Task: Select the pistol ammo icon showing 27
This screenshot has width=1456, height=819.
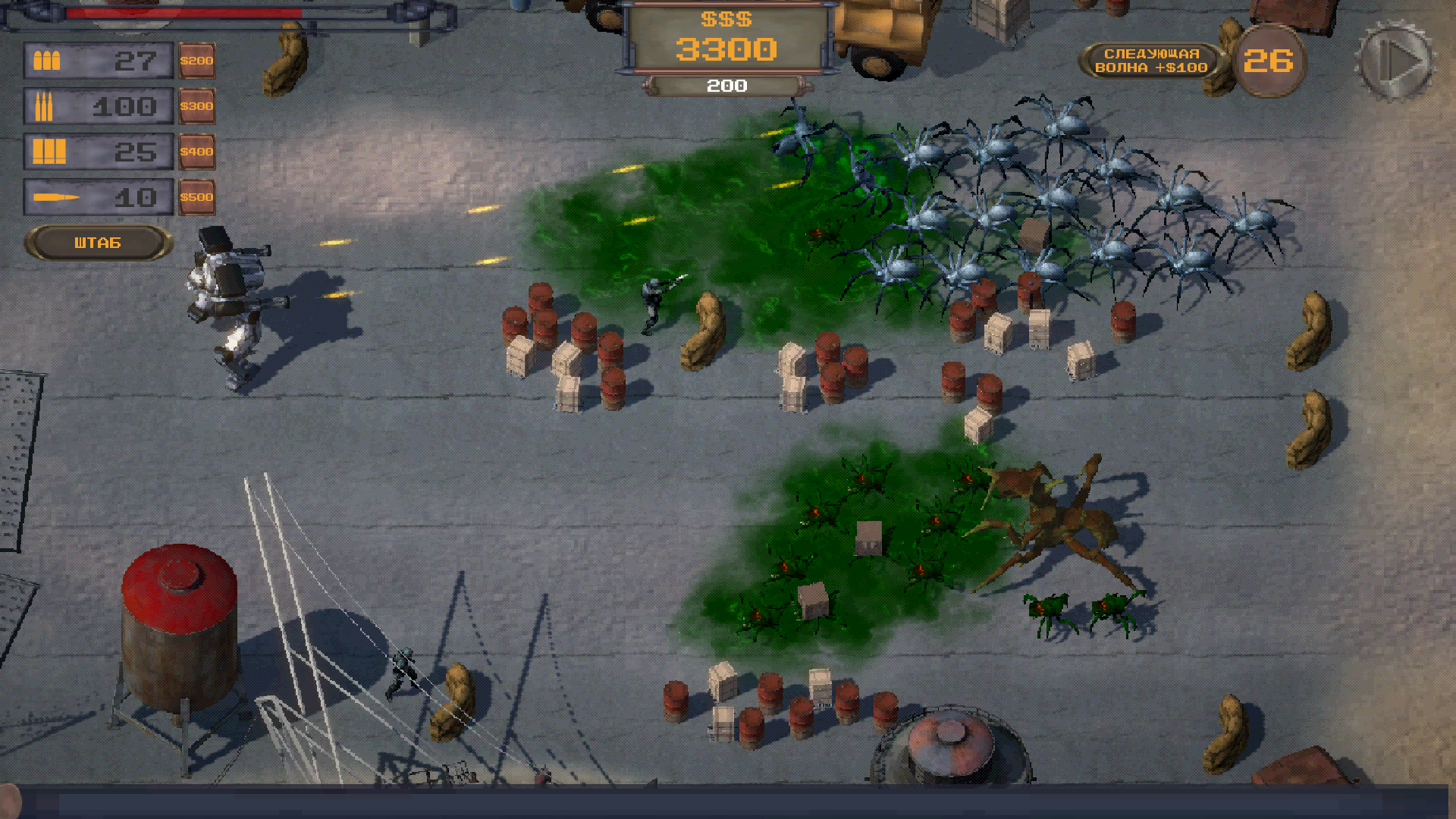Action: coord(47,61)
